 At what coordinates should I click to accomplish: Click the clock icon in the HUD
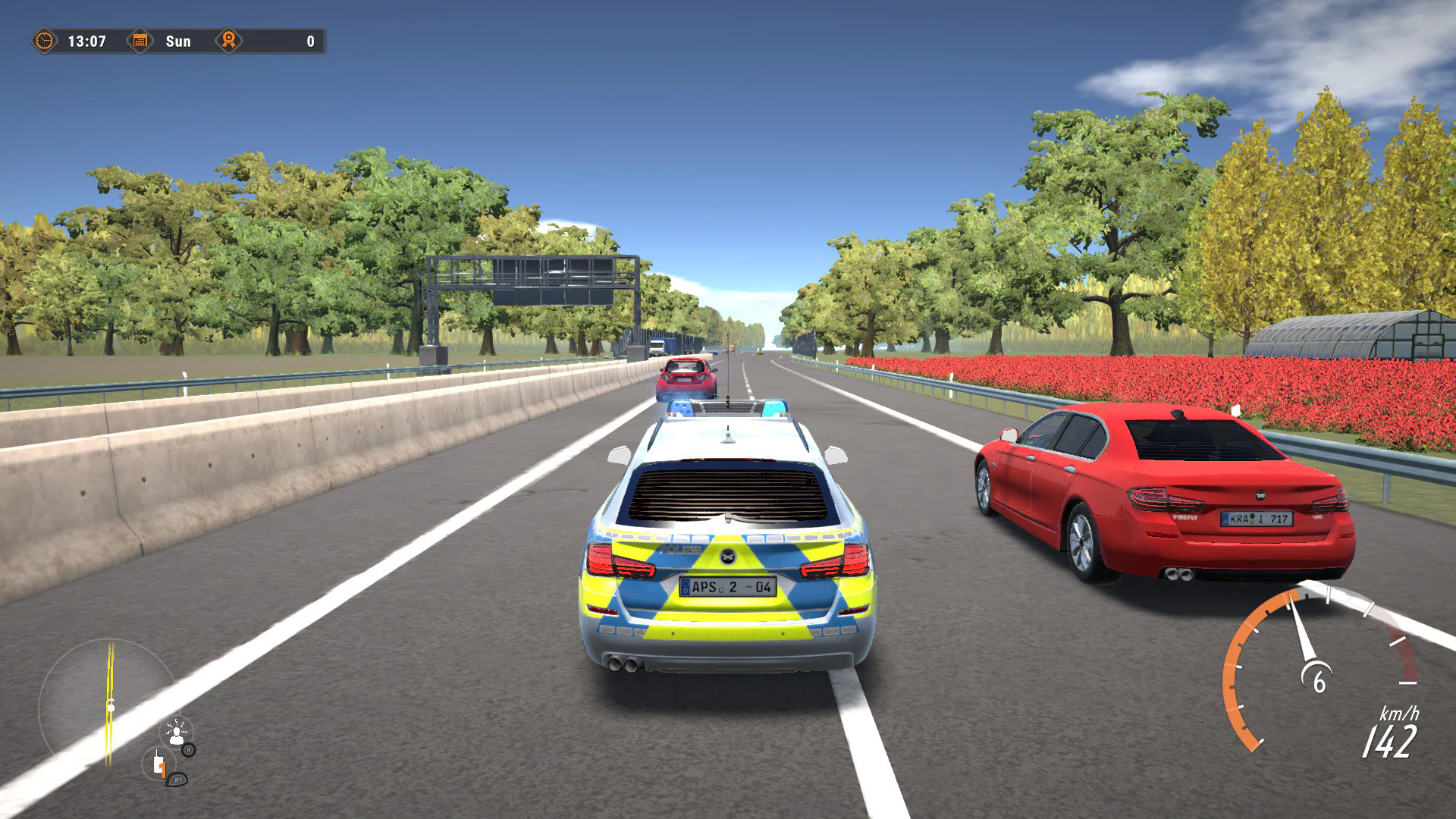pos(43,42)
